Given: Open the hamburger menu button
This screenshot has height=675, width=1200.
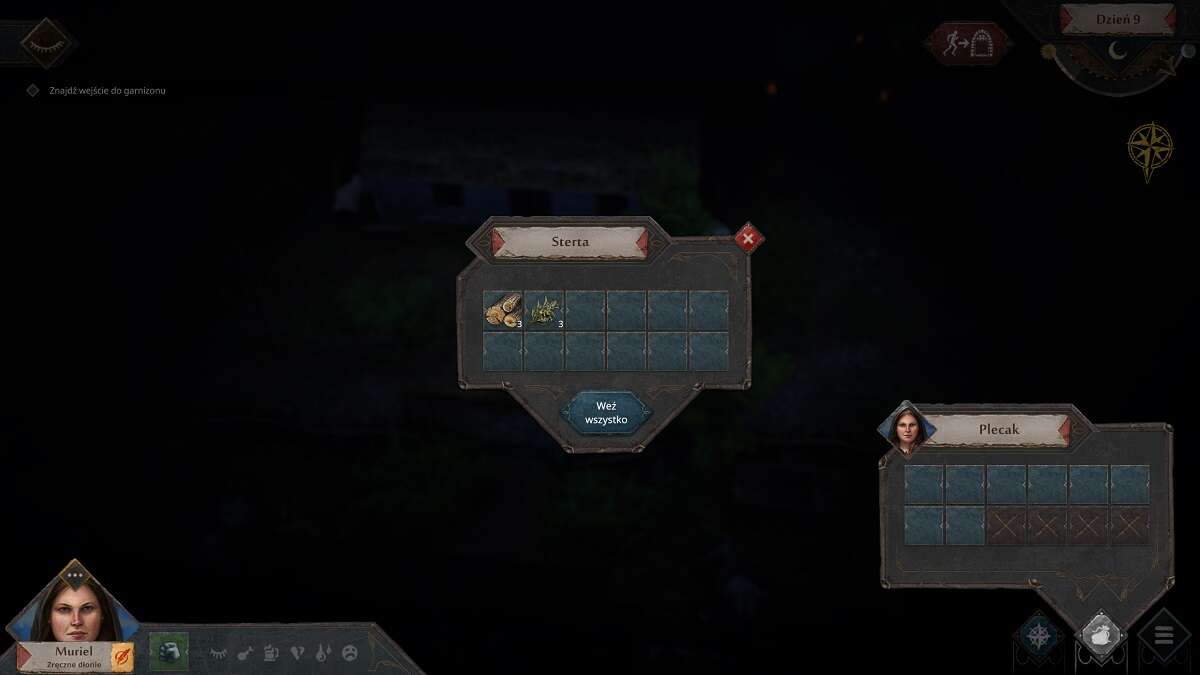Looking at the screenshot, I should [1163, 636].
